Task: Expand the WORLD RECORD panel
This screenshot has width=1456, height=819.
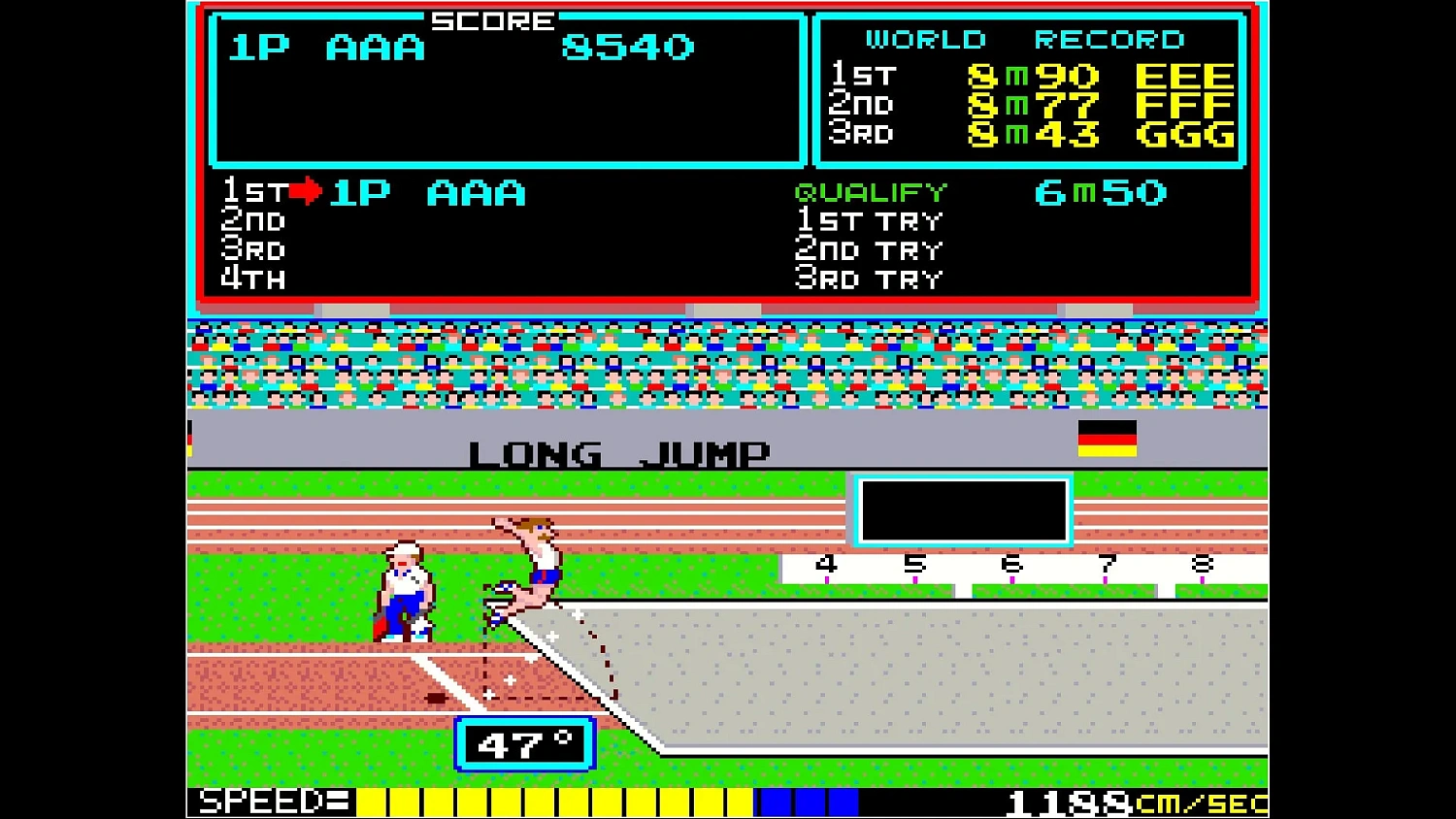Action: click(1024, 39)
